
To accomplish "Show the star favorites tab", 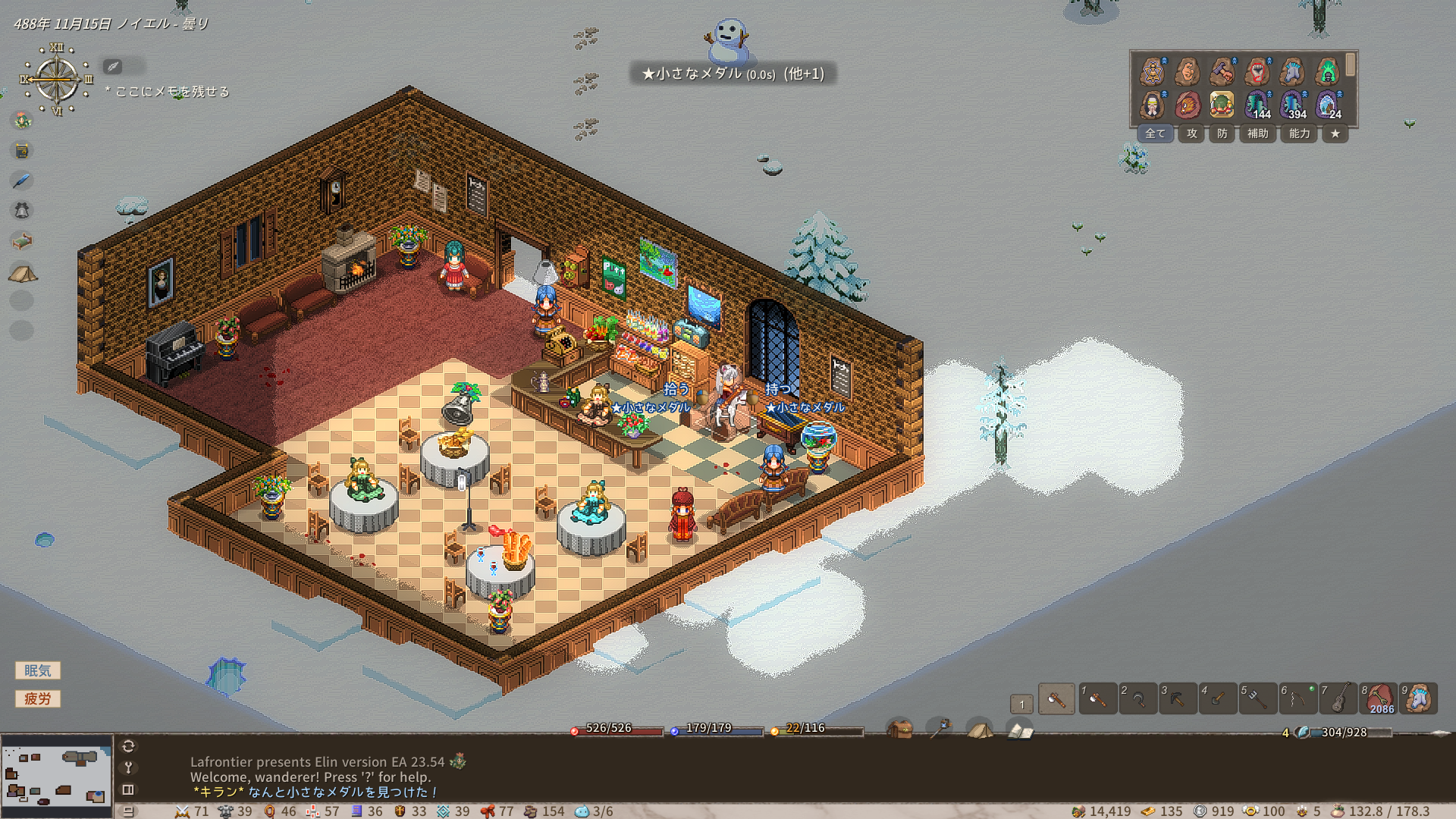I will pyautogui.click(x=1335, y=133).
